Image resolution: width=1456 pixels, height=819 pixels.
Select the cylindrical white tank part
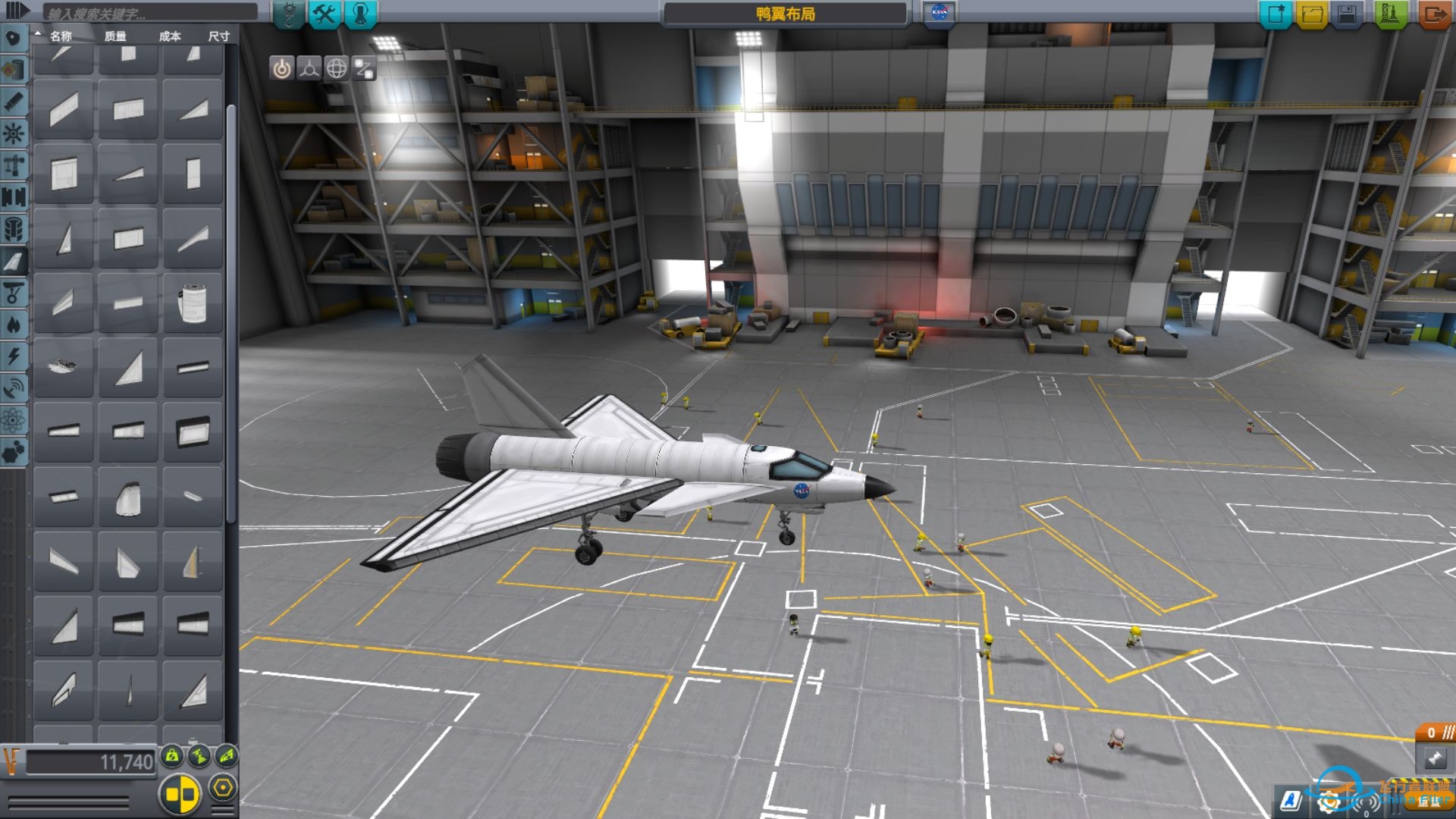[193, 303]
